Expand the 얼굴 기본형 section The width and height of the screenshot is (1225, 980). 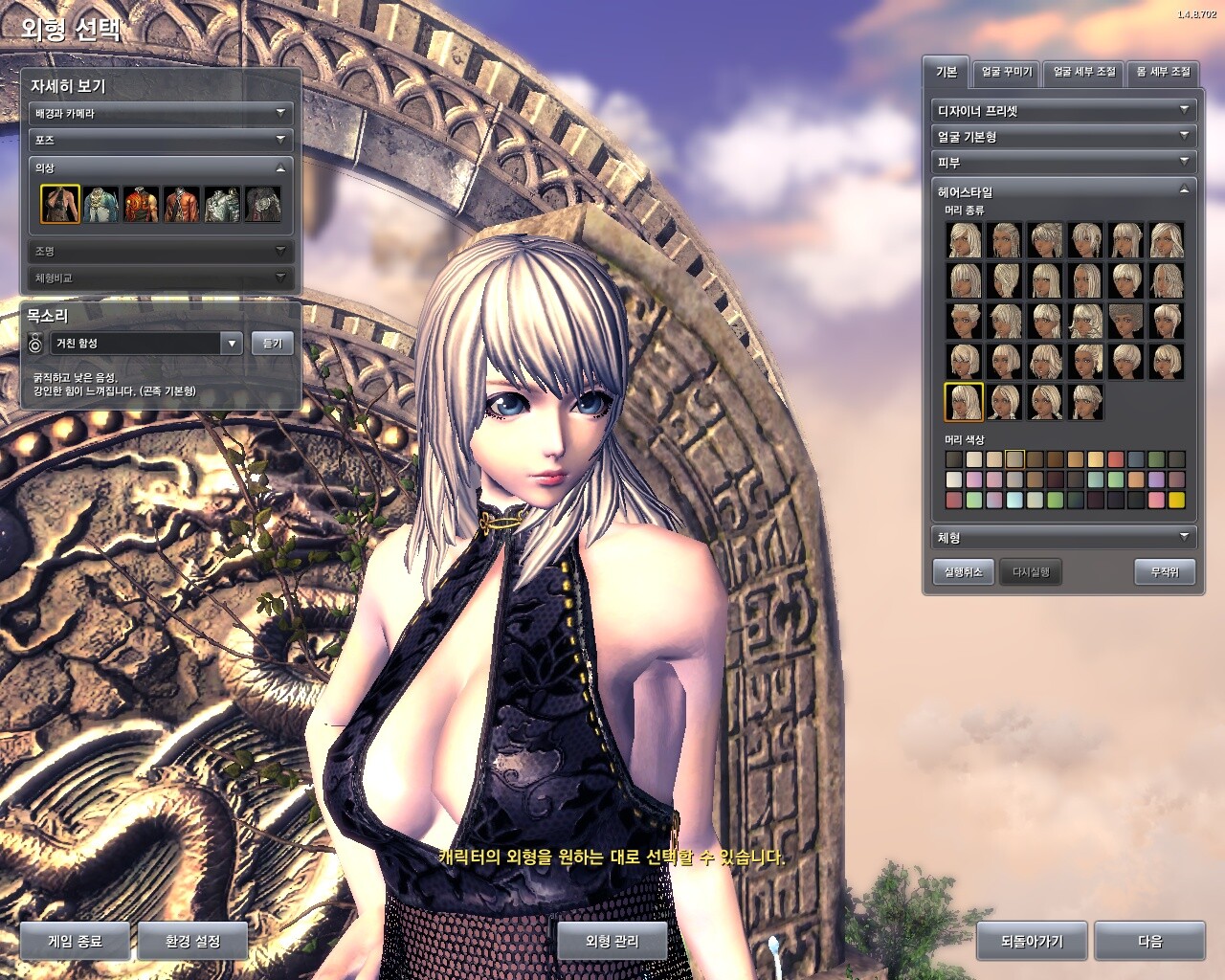pos(1062,137)
